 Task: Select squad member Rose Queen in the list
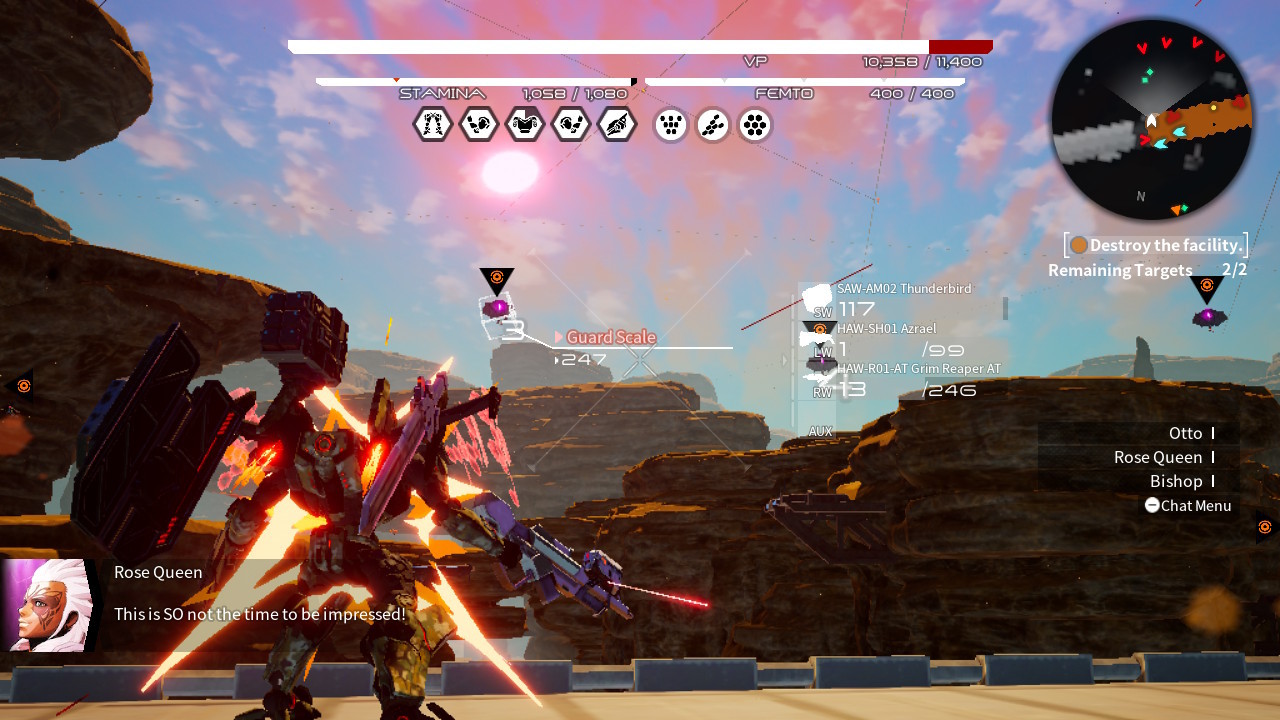tap(1158, 457)
